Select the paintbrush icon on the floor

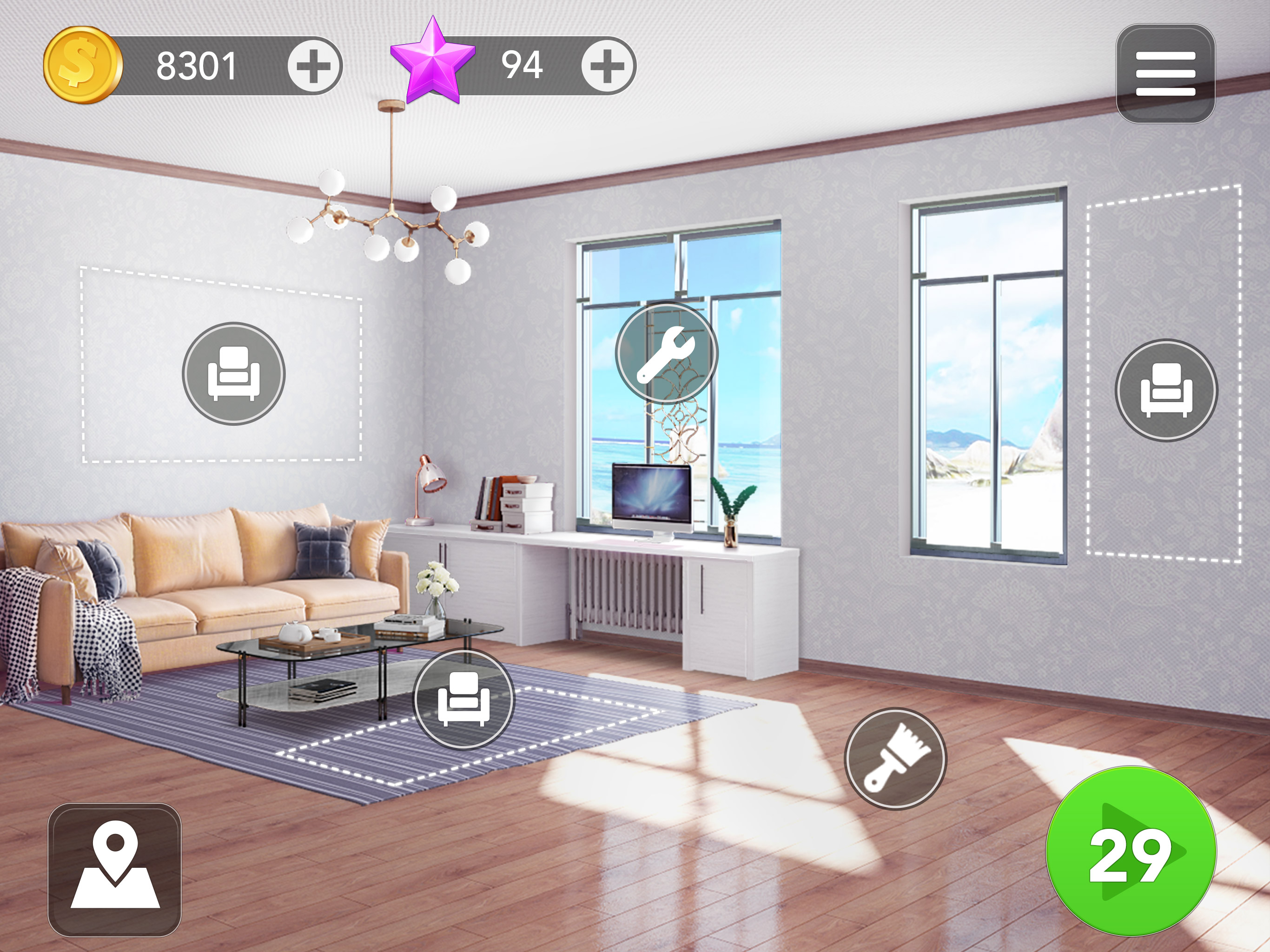[x=895, y=759]
